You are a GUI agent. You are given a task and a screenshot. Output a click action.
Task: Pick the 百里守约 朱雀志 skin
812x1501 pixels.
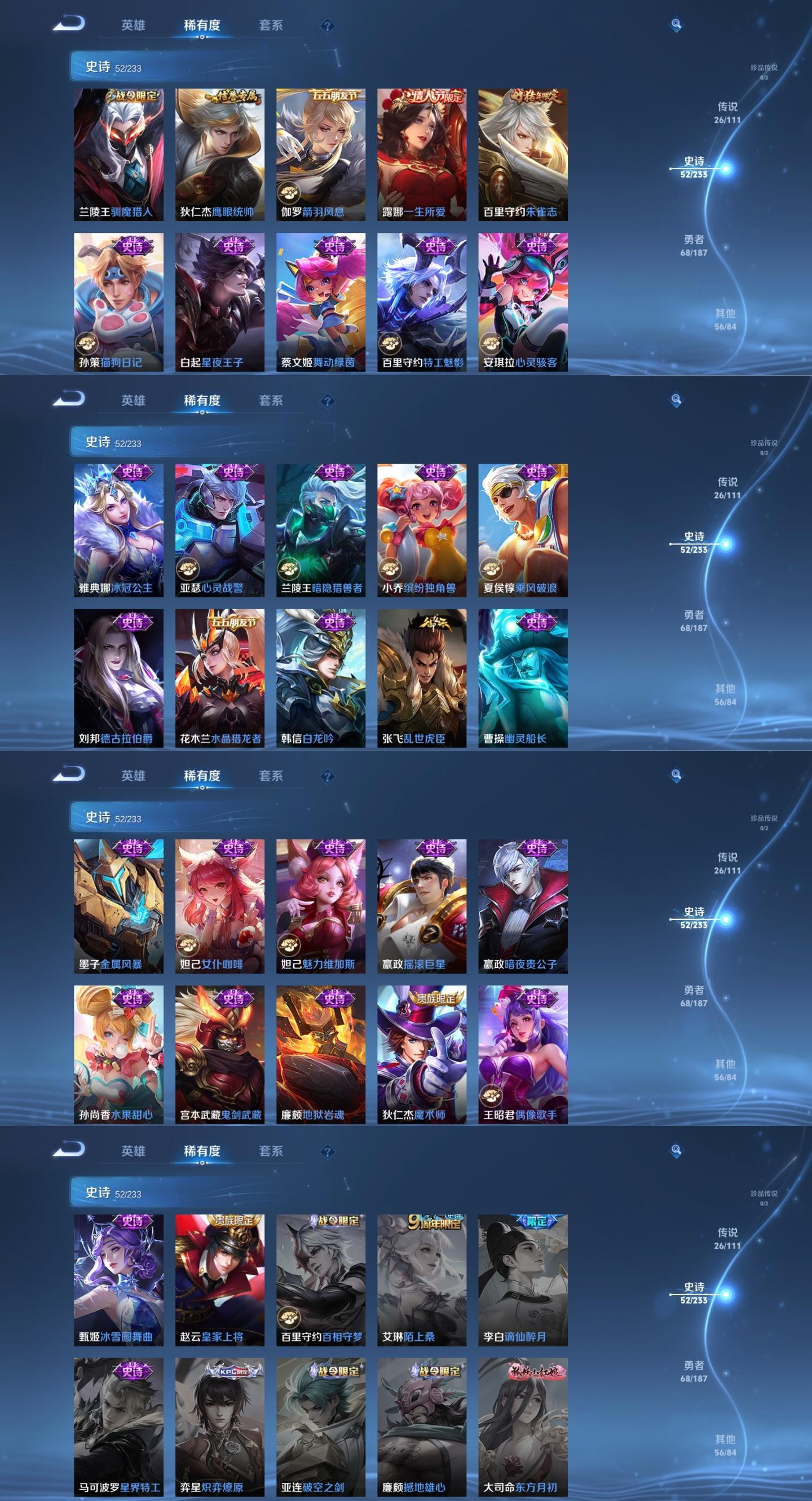[x=523, y=155]
